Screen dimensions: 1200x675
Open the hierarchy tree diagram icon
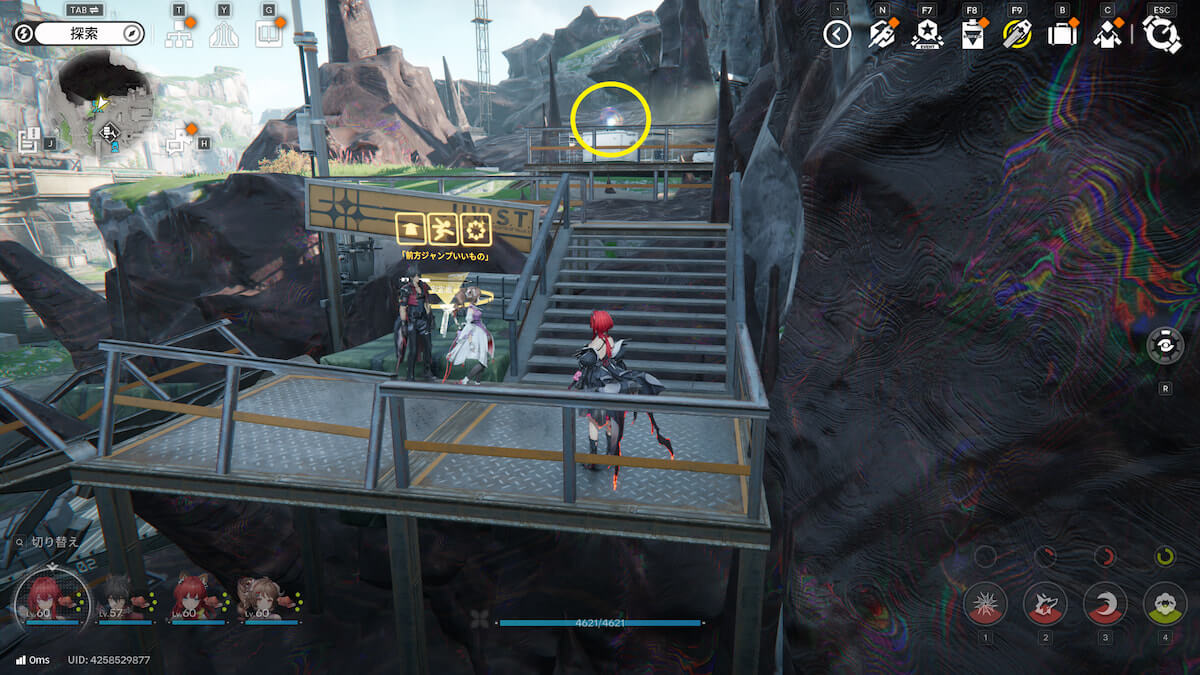pyautogui.click(x=179, y=34)
